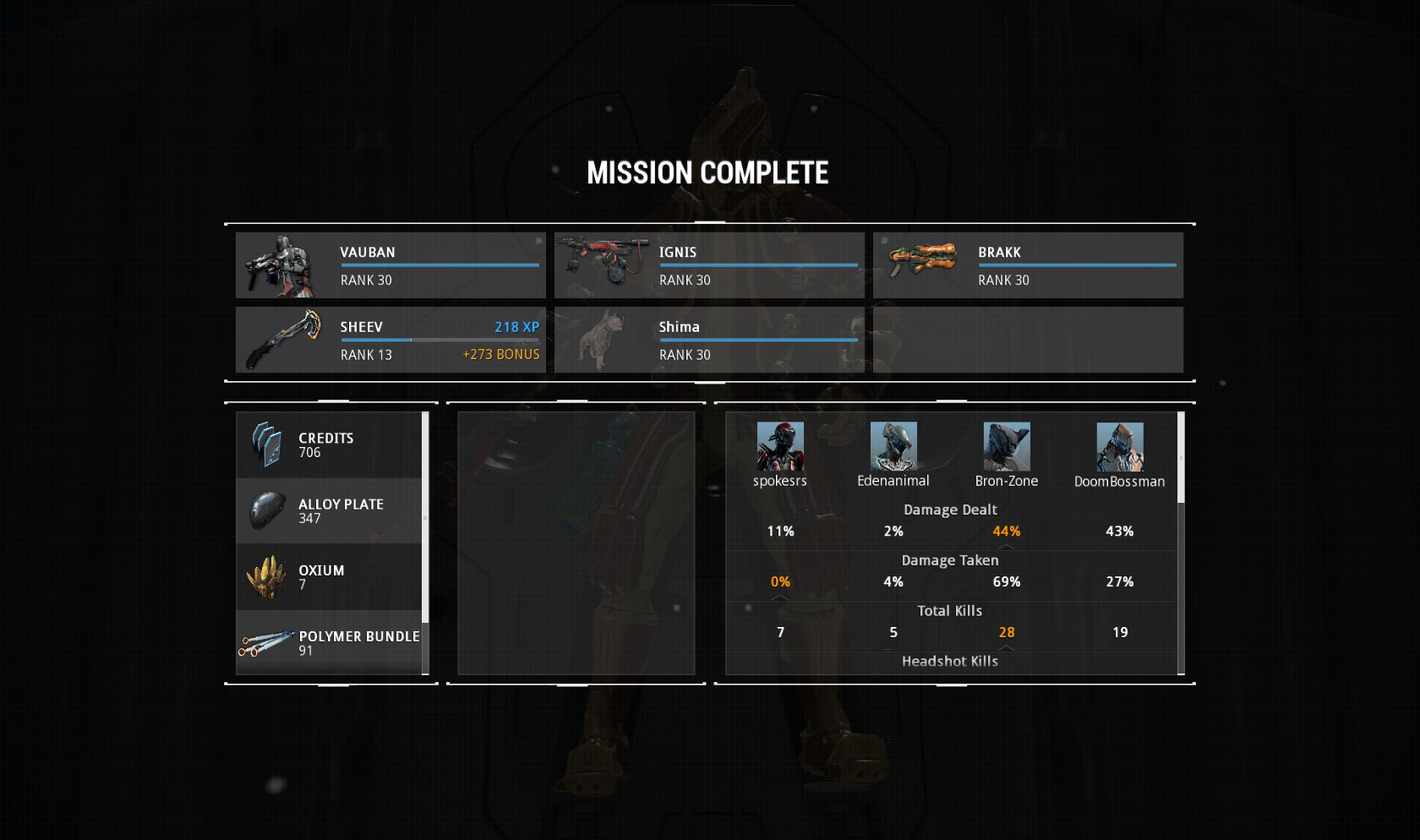The image size is (1420, 840).
Task: Choose DoomBossman's player avatar
Action: click(x=1120, y=446)
